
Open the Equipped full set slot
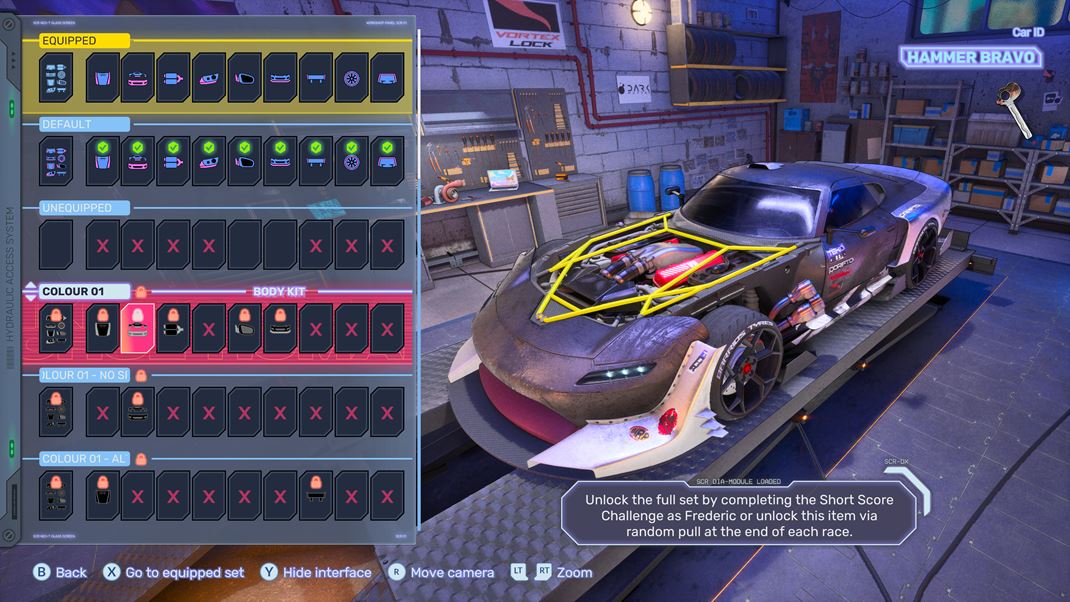coord(56,78)
